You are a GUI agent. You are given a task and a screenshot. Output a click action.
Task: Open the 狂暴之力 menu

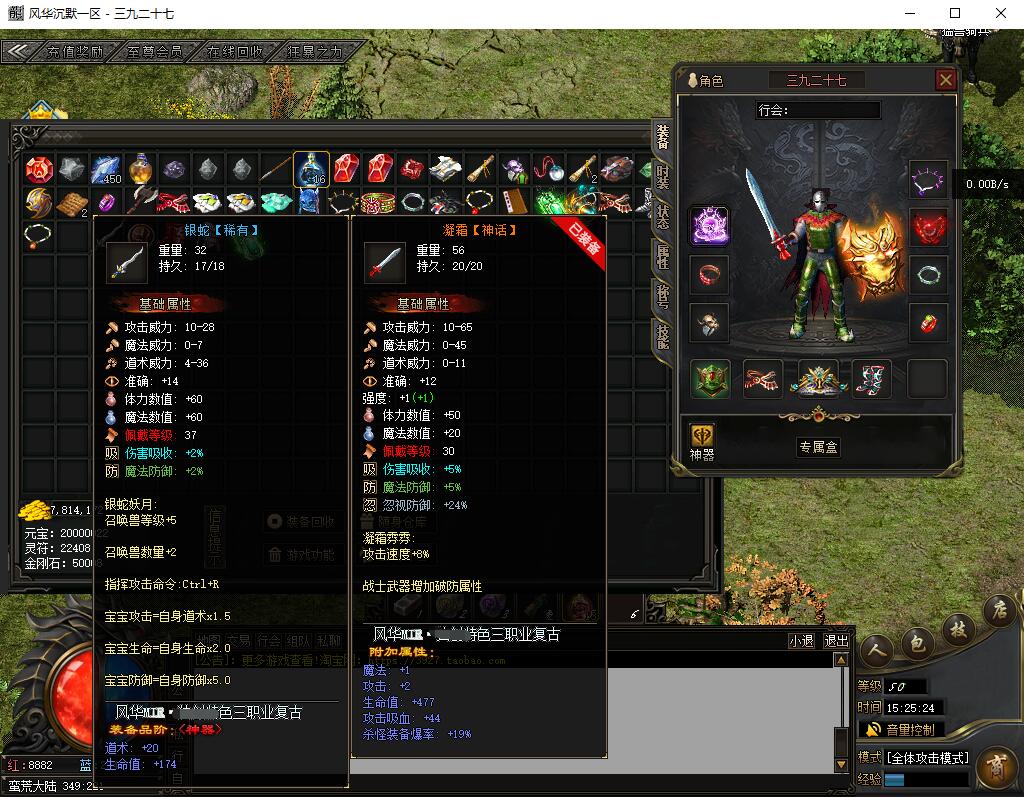point(313,52)
